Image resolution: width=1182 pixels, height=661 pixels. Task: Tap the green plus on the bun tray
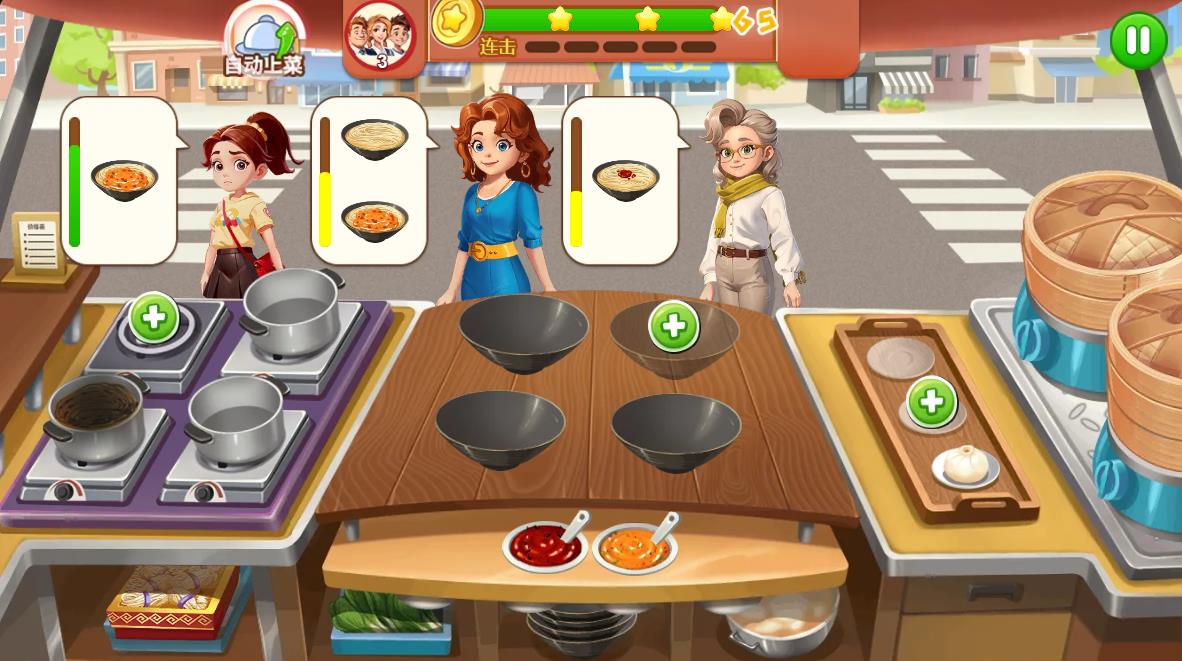tap(931, 402)
